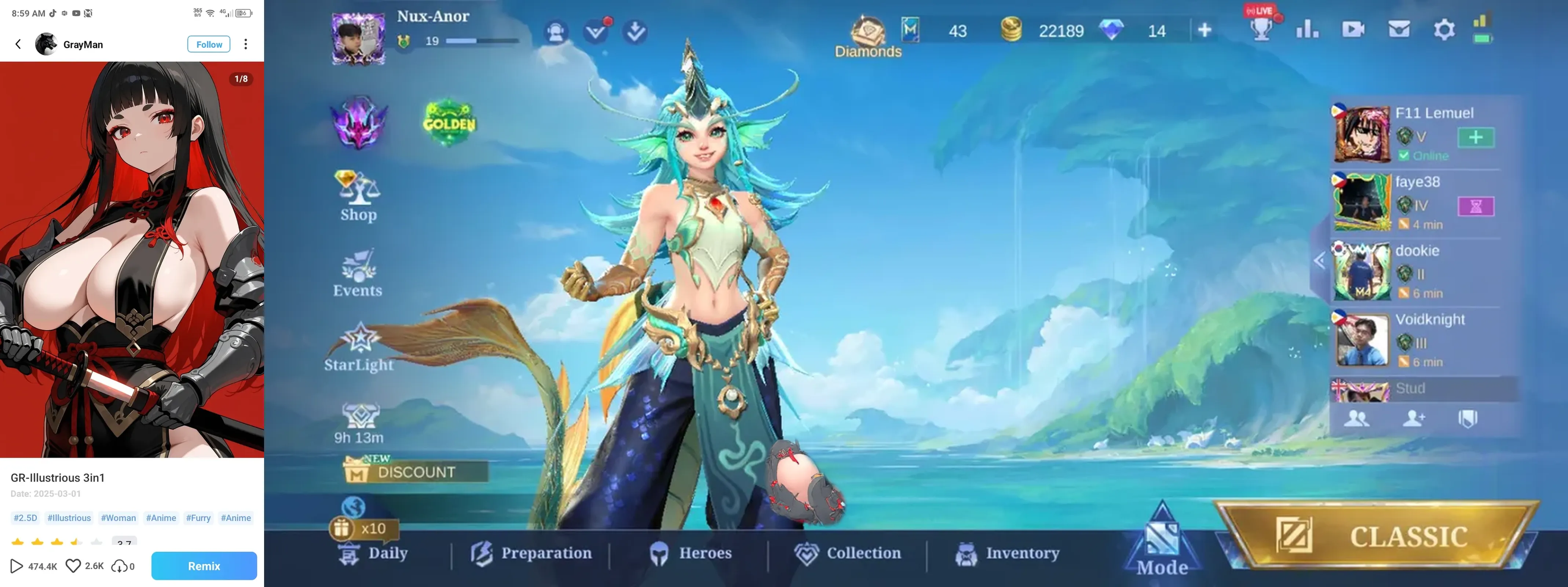The image size is (1568, 587).
Task: Open the Heroes menu
Action: point(690,554)
